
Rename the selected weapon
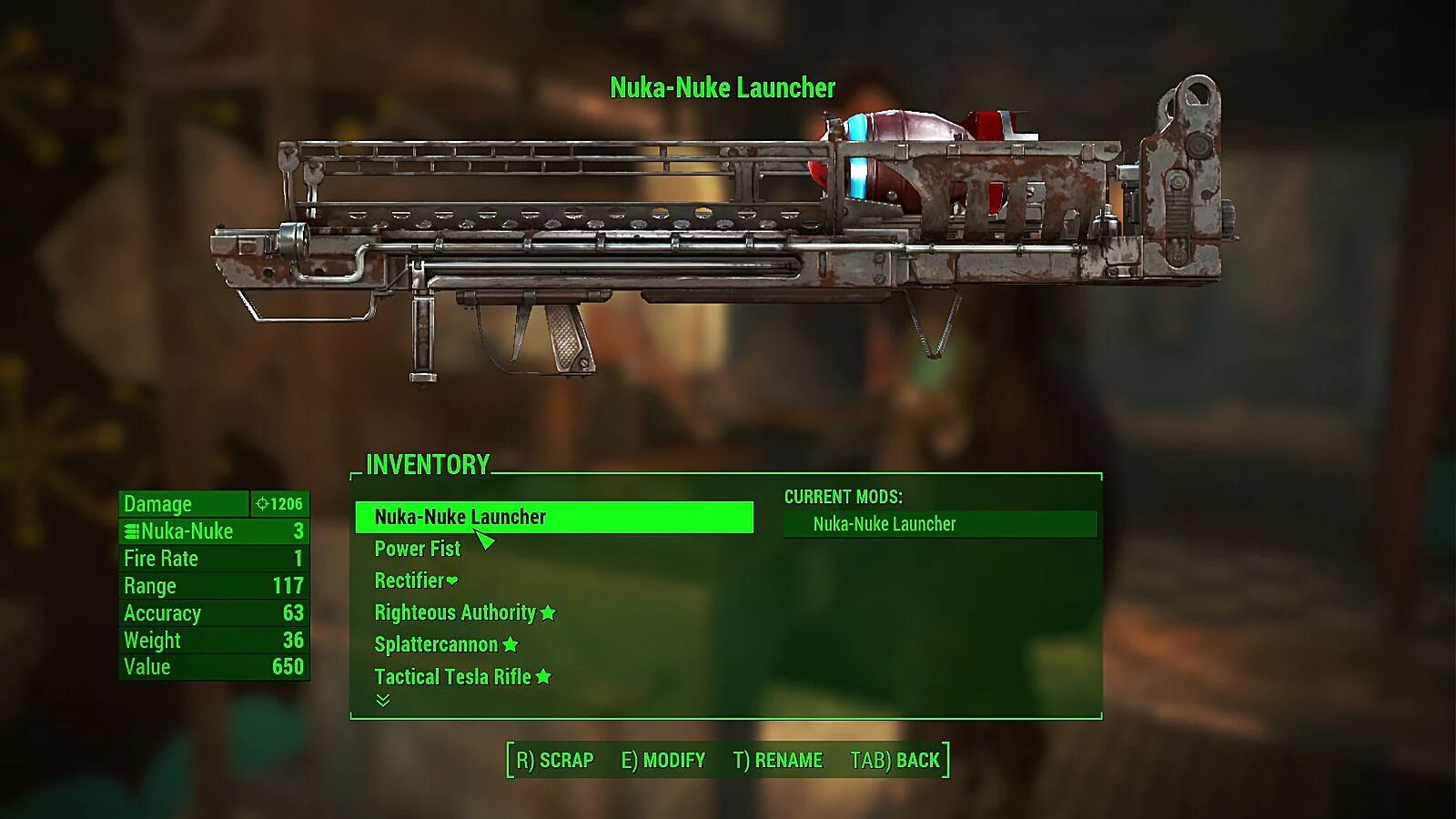coord(777,760)
